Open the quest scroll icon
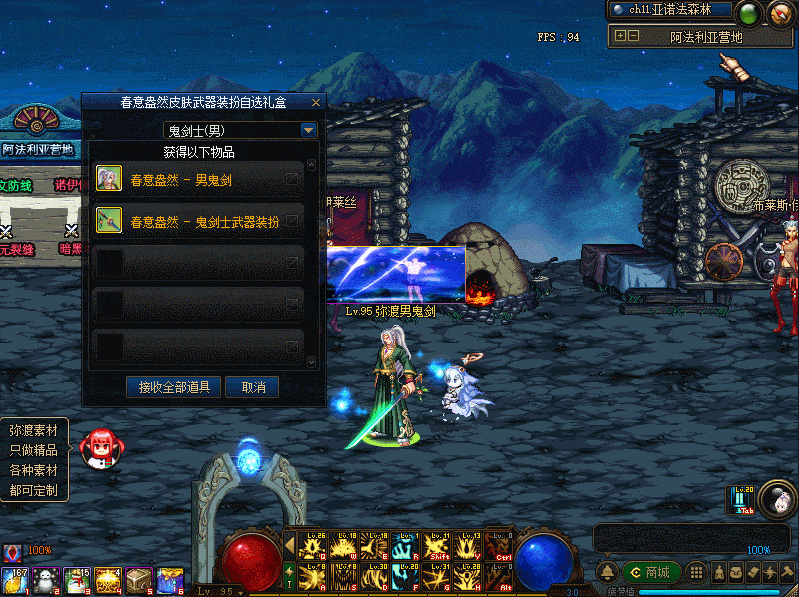The width and height of the screenshot is (799, 597). click(754, 573)
